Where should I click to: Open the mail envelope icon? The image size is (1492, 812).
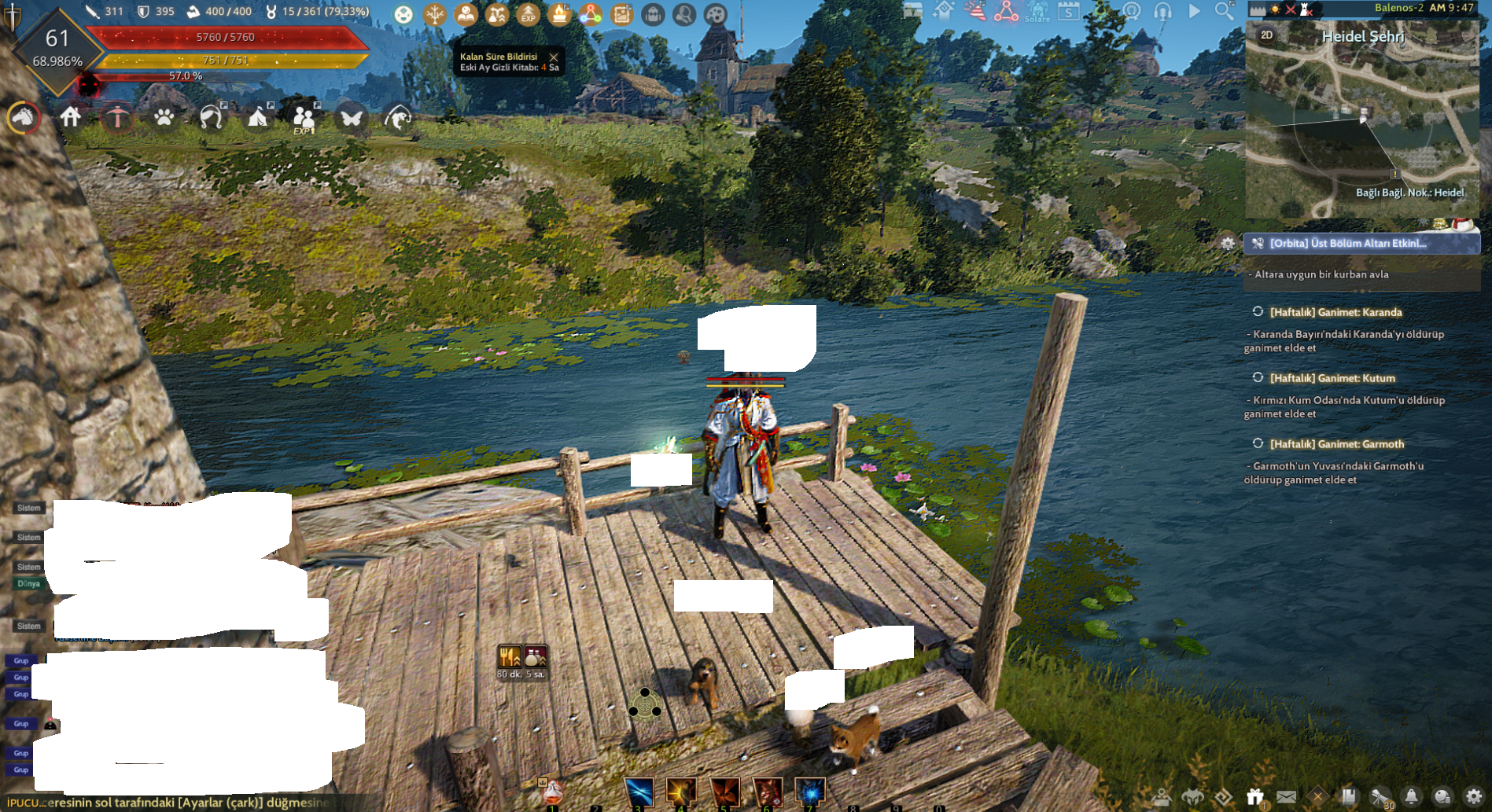pyautogui.click(x=1286, y=797)
